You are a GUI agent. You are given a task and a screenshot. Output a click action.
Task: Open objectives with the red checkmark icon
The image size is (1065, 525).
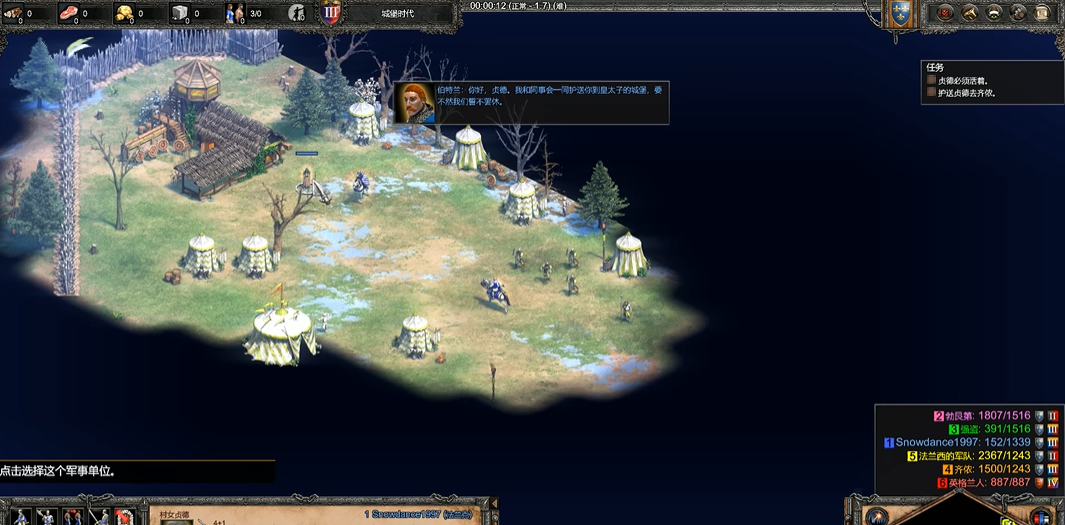(x=944, y=13)
